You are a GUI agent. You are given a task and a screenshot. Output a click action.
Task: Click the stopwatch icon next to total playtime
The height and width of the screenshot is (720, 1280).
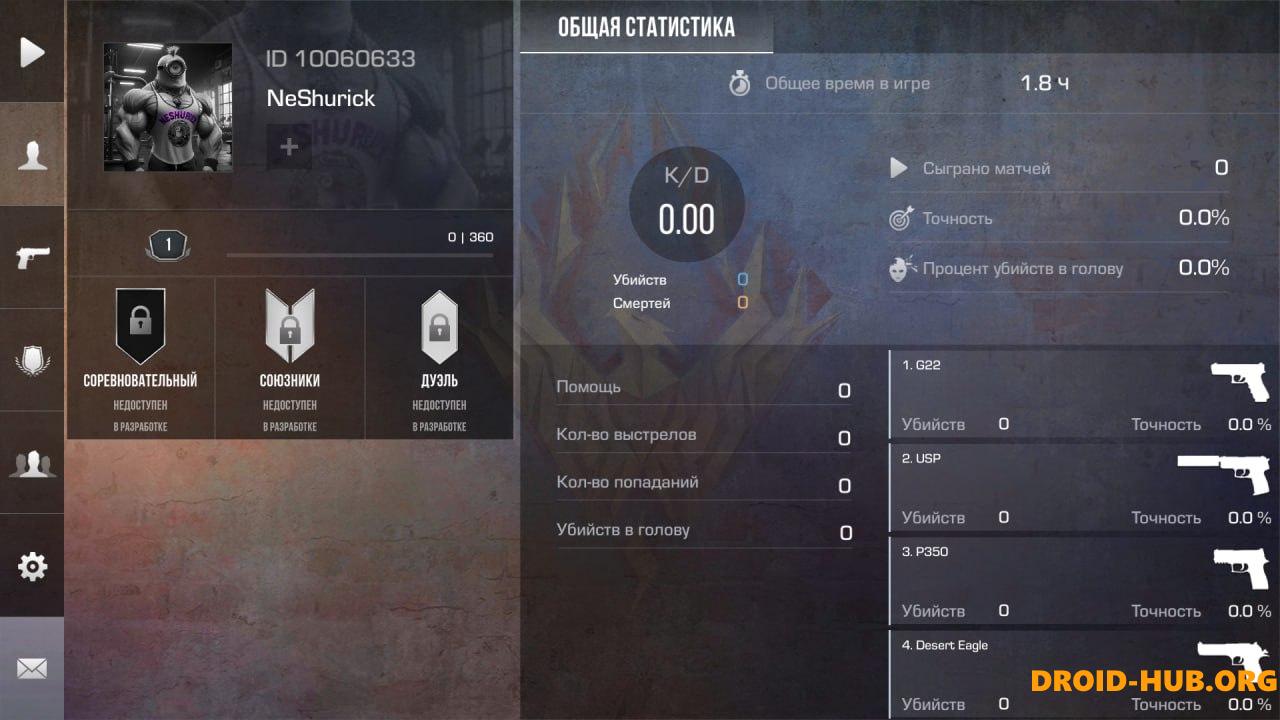[x=740, y=84]
